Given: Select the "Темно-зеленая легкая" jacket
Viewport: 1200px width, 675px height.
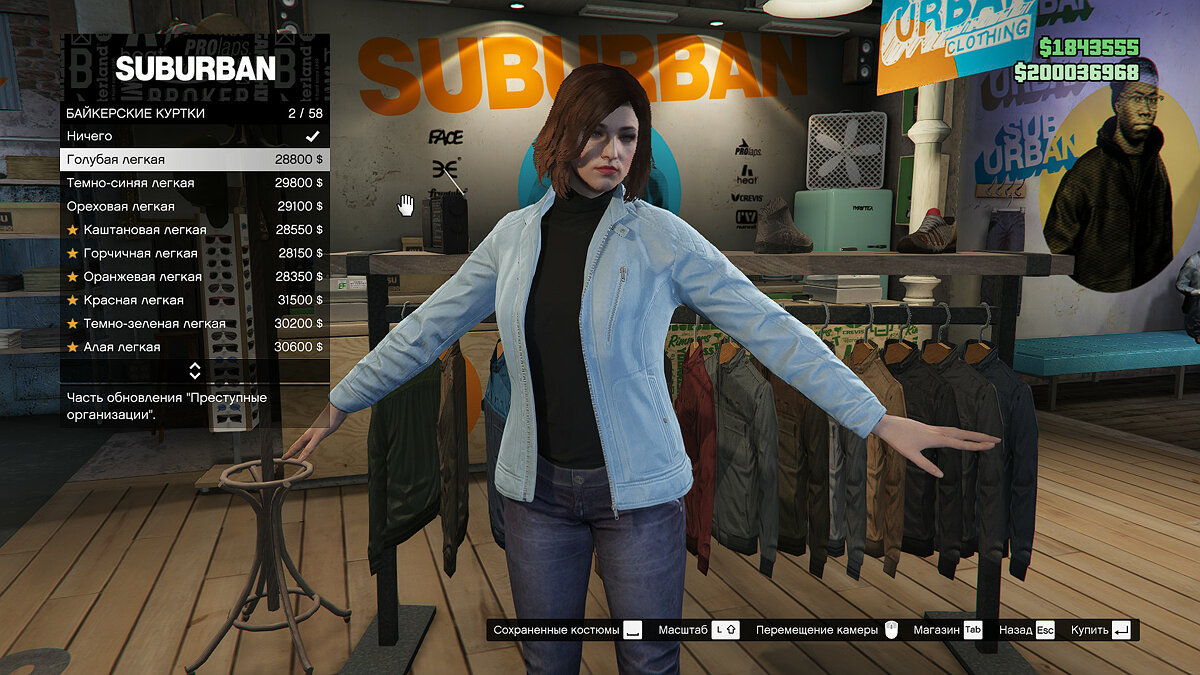Looking at the screenshot, I should coord(194,324).
